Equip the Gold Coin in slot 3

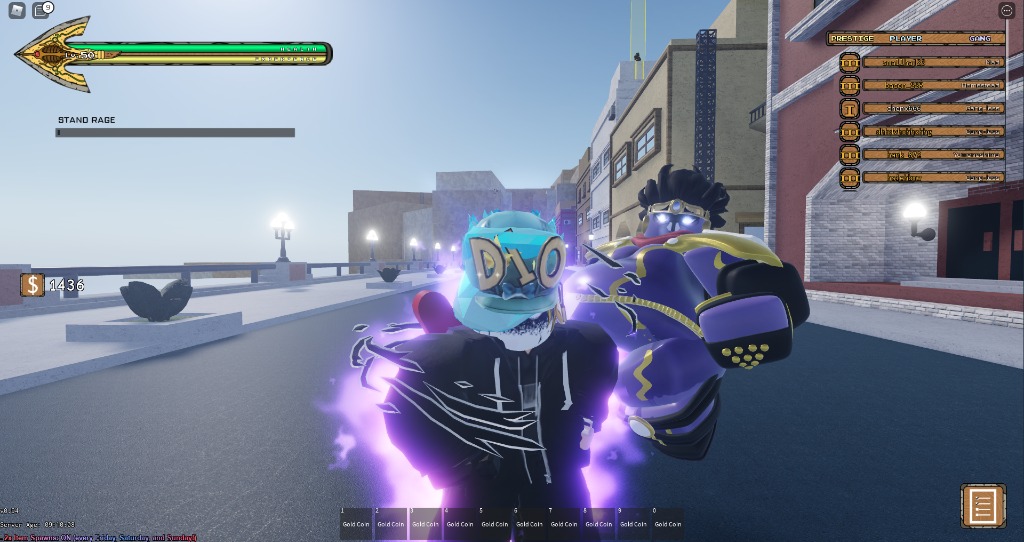425,523
